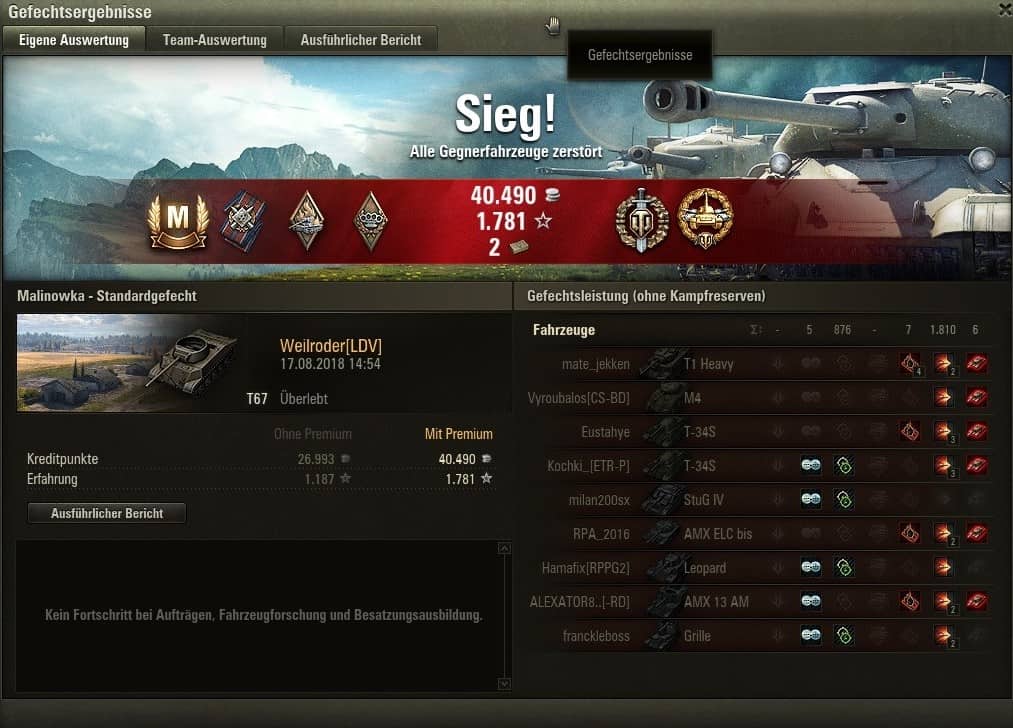Click the brass knuckles diamond badge
The image size is (1013, 728).
(371, 220)
